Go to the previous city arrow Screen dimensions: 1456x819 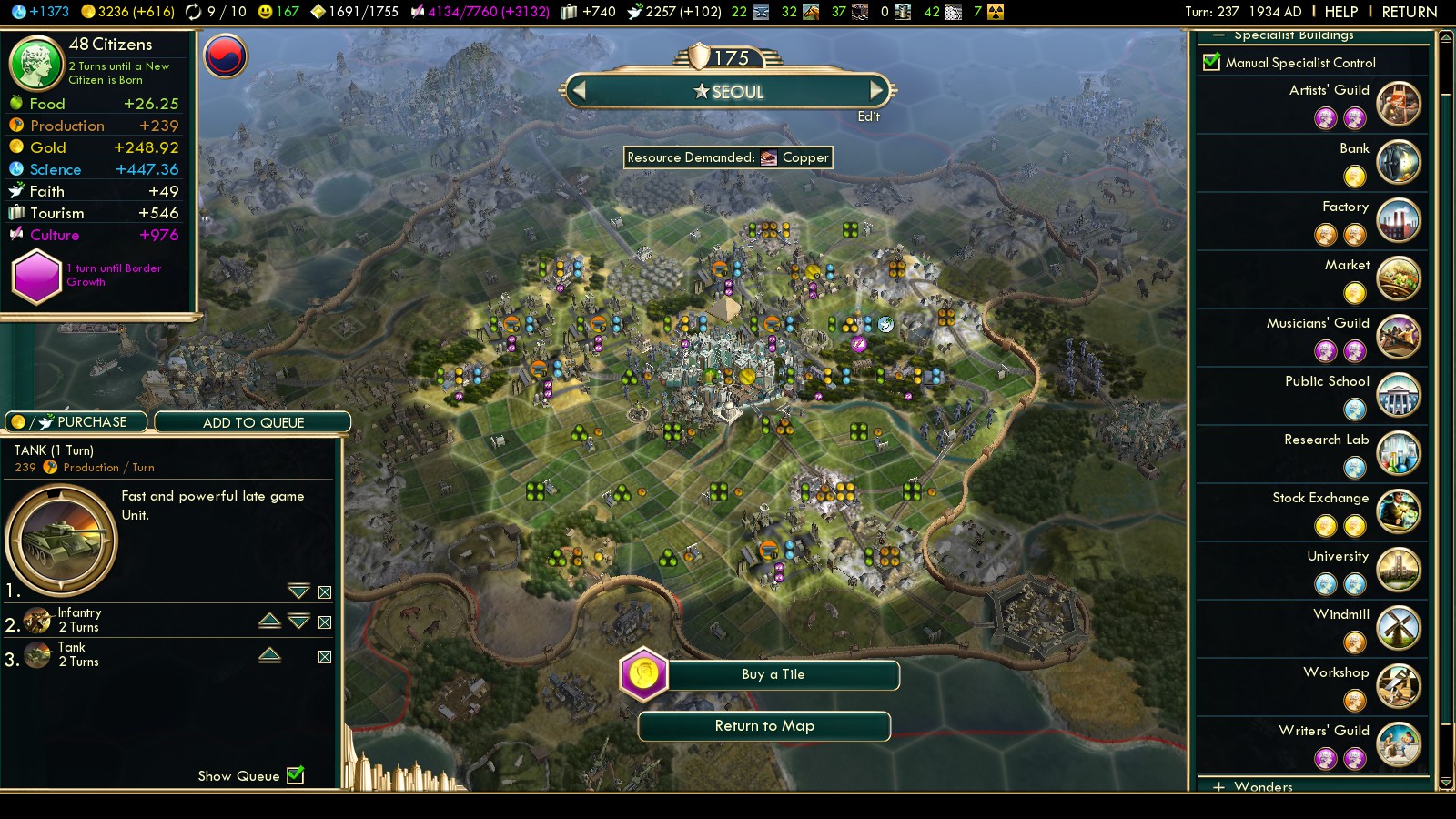point(579,90)
